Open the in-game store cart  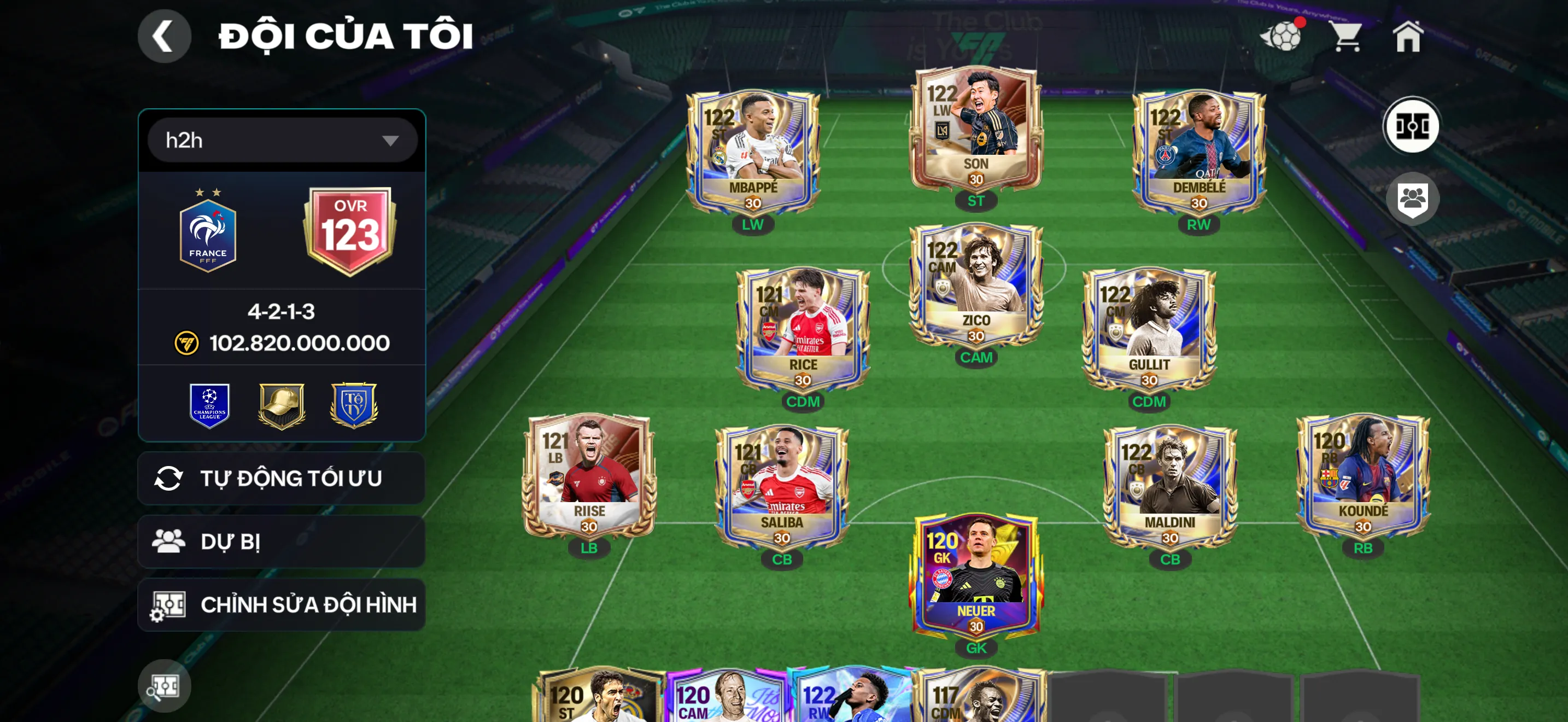1348,38
